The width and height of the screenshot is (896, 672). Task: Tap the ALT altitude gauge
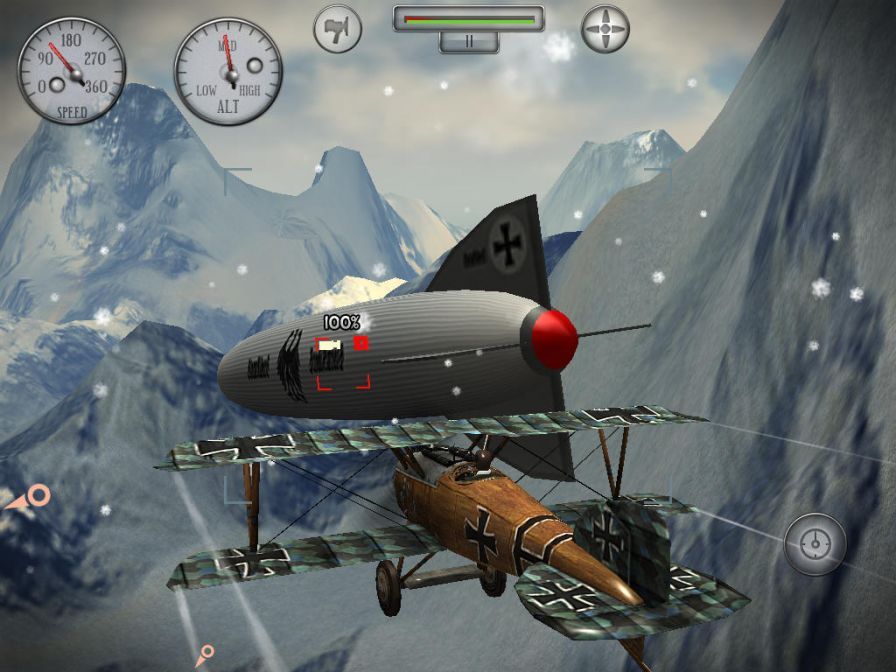tap(228, 72)
